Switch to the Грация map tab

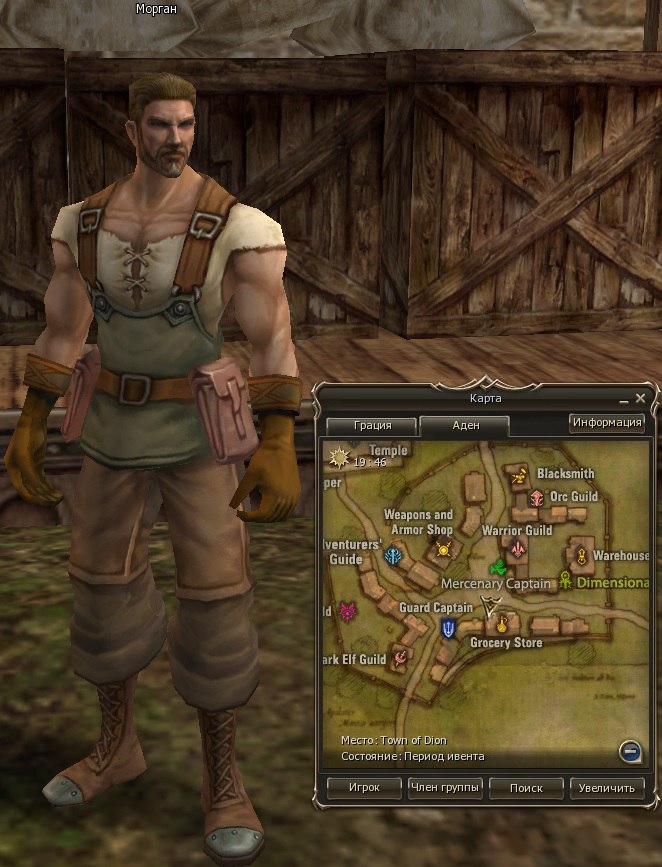[x=372, y=425]
